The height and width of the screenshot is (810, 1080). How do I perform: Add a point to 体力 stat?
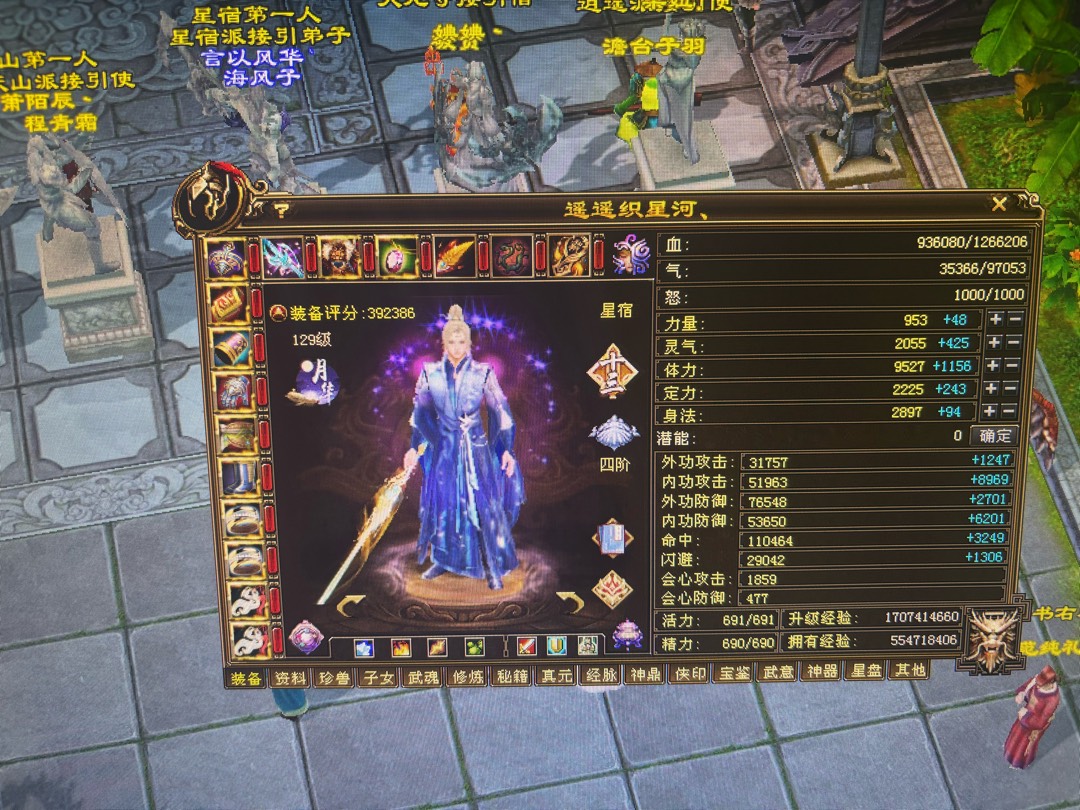pyautogui.click(x=994, y=366)
